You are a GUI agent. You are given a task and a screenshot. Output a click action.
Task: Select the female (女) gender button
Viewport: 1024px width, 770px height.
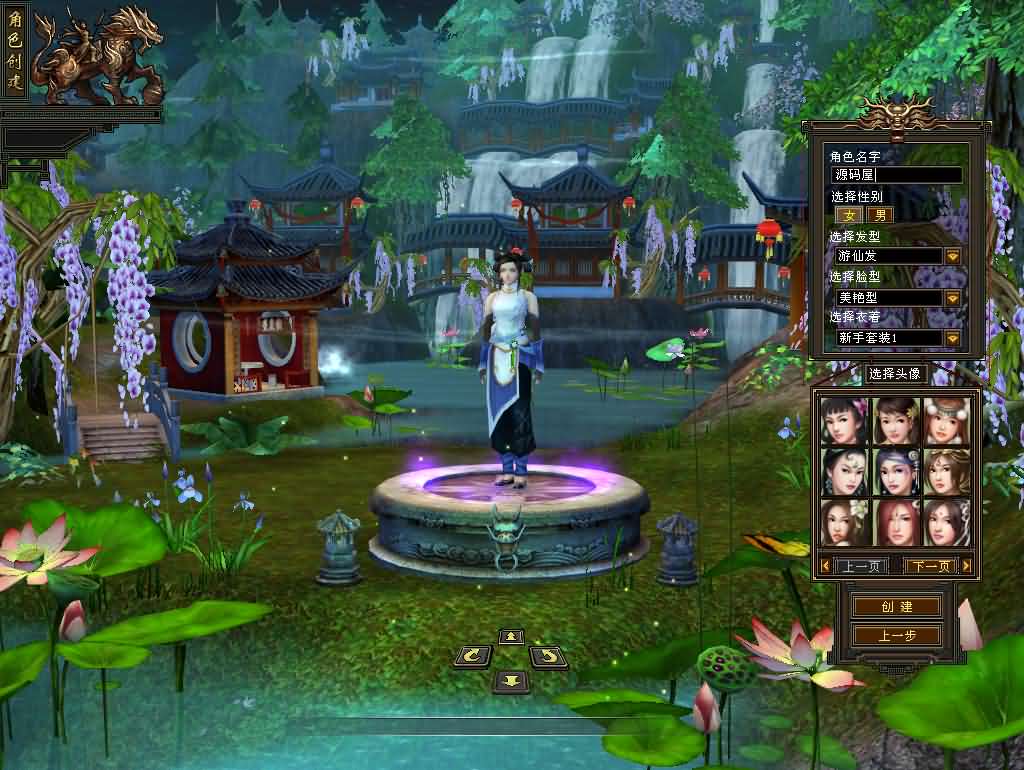tap(849, 215)
